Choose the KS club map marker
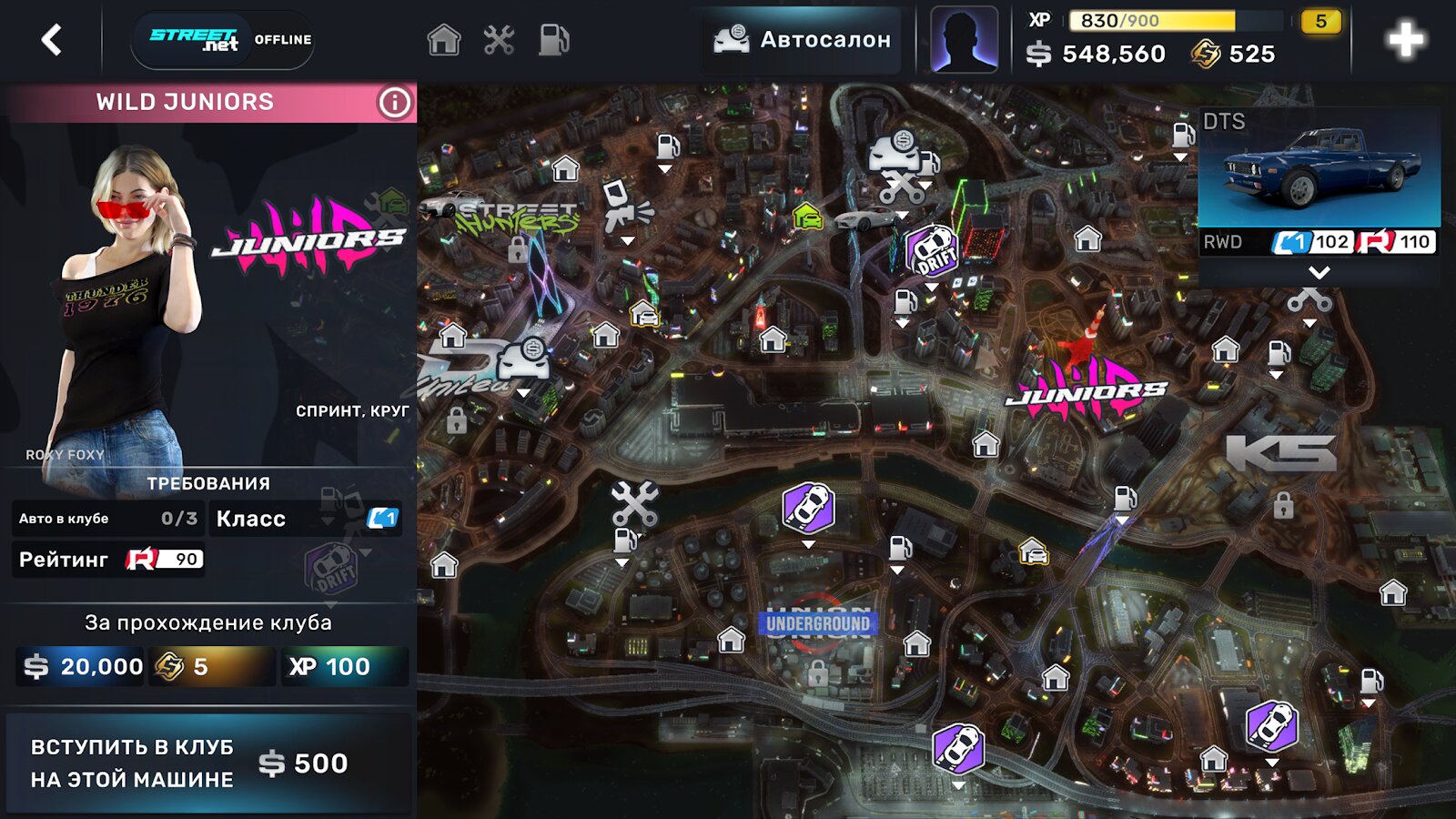 click(x=1281, y=452)
